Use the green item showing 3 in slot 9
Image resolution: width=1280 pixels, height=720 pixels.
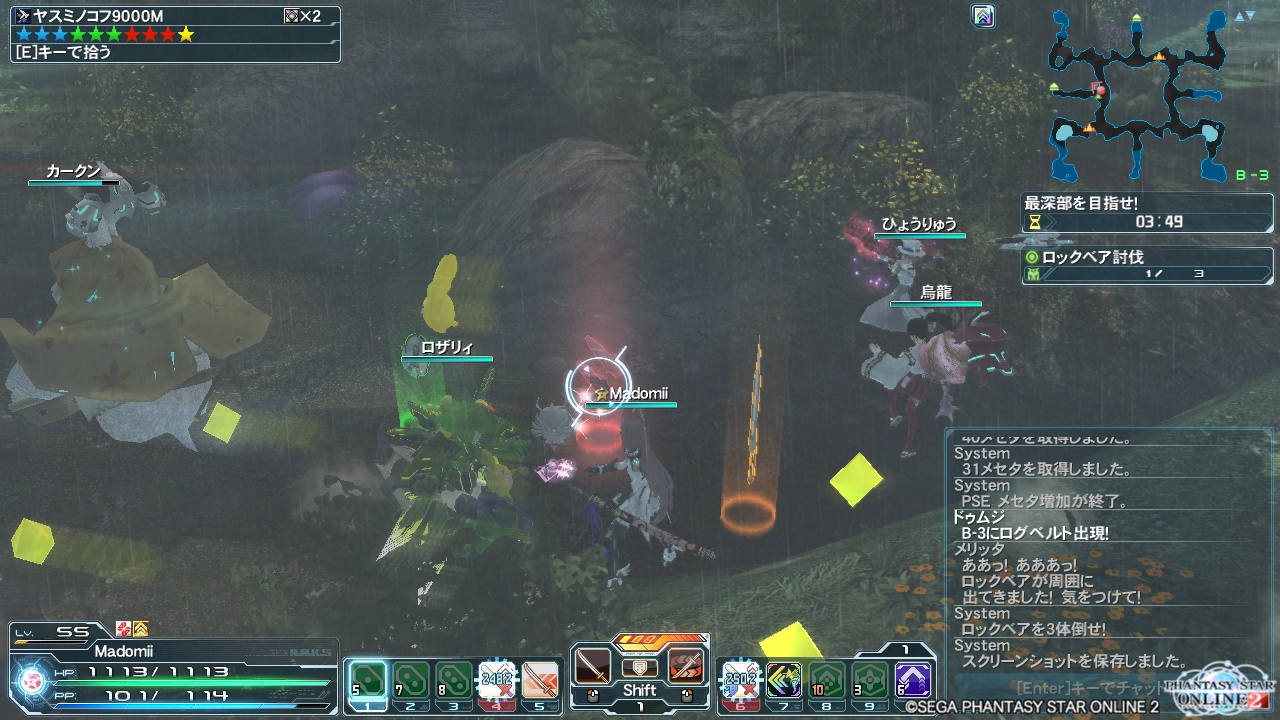tap(869, 681)
